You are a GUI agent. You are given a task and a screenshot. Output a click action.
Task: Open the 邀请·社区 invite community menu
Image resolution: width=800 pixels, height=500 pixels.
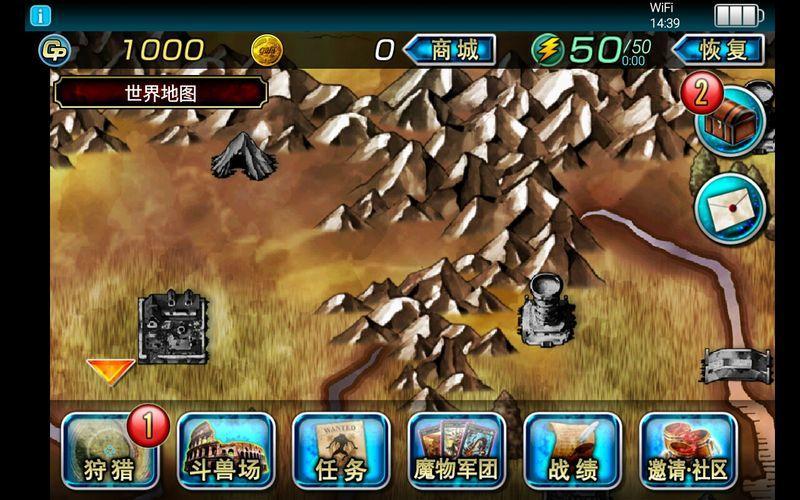pos(688,448)
